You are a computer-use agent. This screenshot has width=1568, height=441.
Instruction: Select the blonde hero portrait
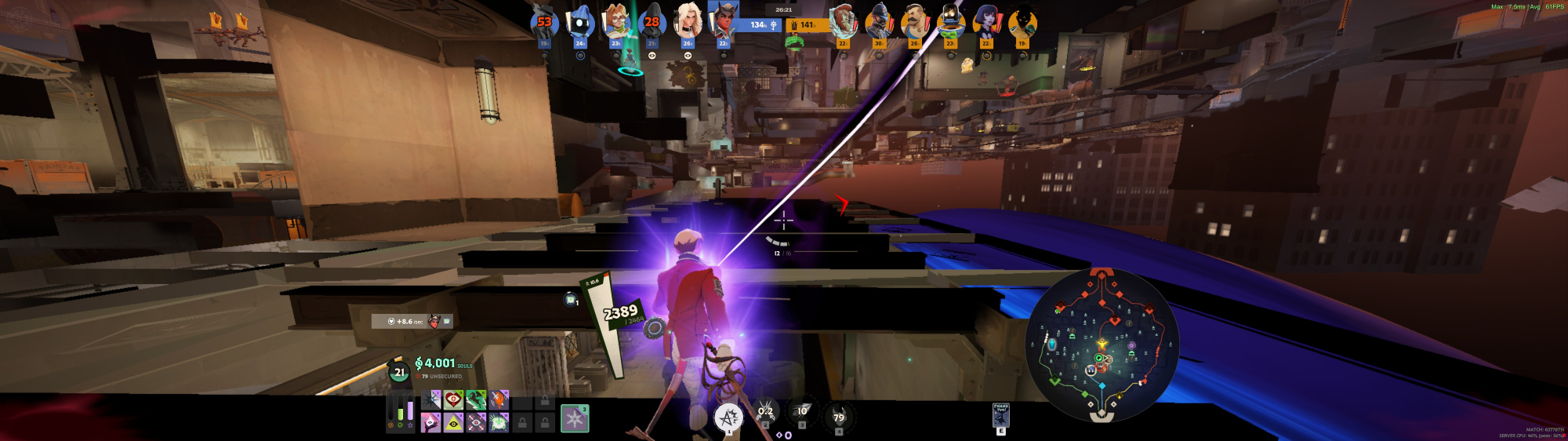pyautogui.click(x=688, y=22)
